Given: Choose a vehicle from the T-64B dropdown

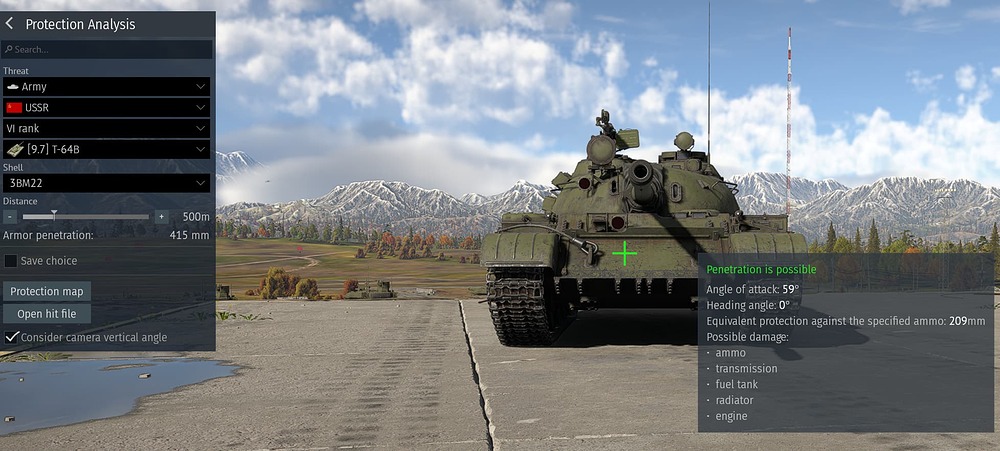Looking at the screenshot, I should point(106,149).
